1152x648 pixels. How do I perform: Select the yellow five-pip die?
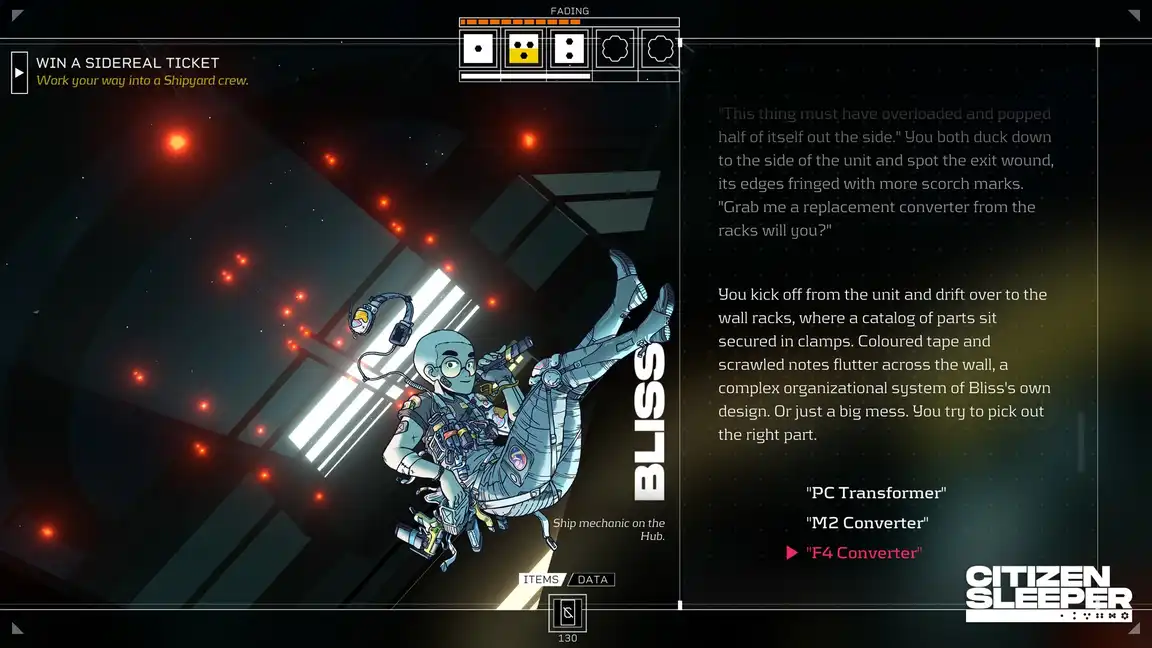point(524,48)
